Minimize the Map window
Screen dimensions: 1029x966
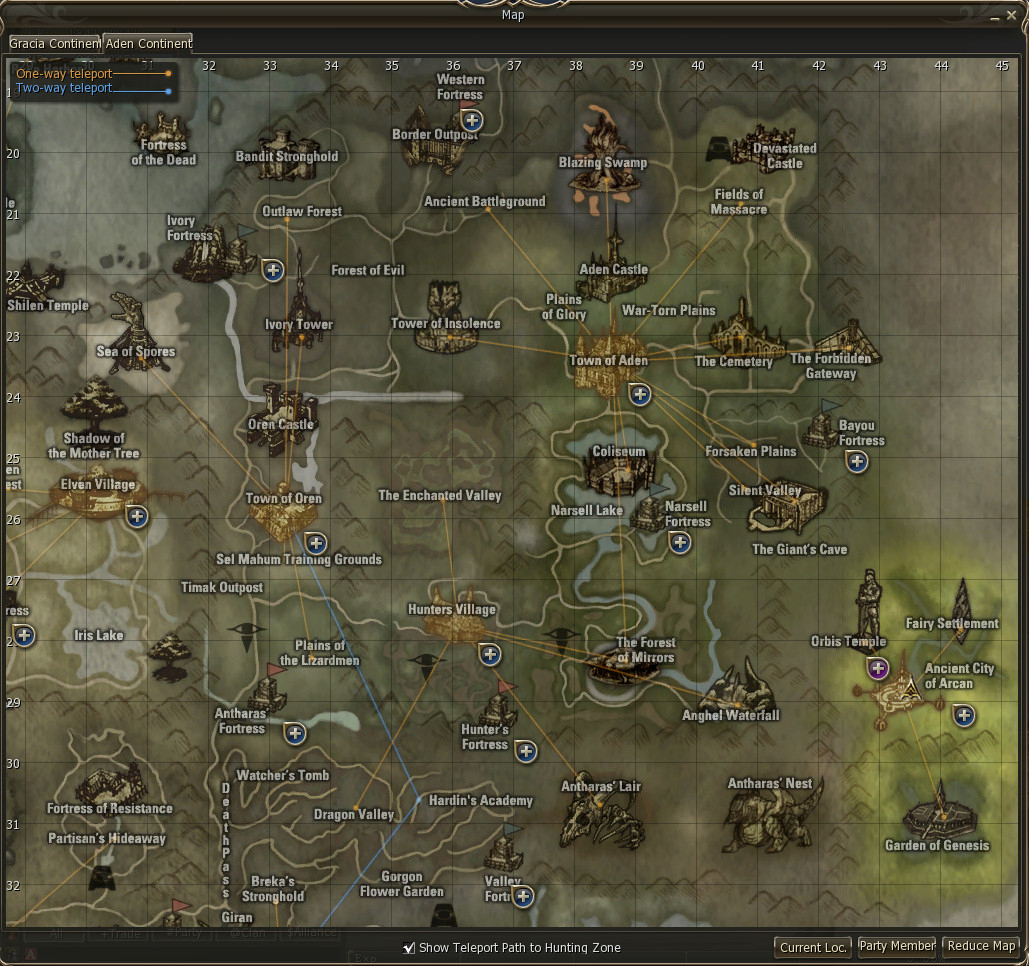(x=994, y=16)
